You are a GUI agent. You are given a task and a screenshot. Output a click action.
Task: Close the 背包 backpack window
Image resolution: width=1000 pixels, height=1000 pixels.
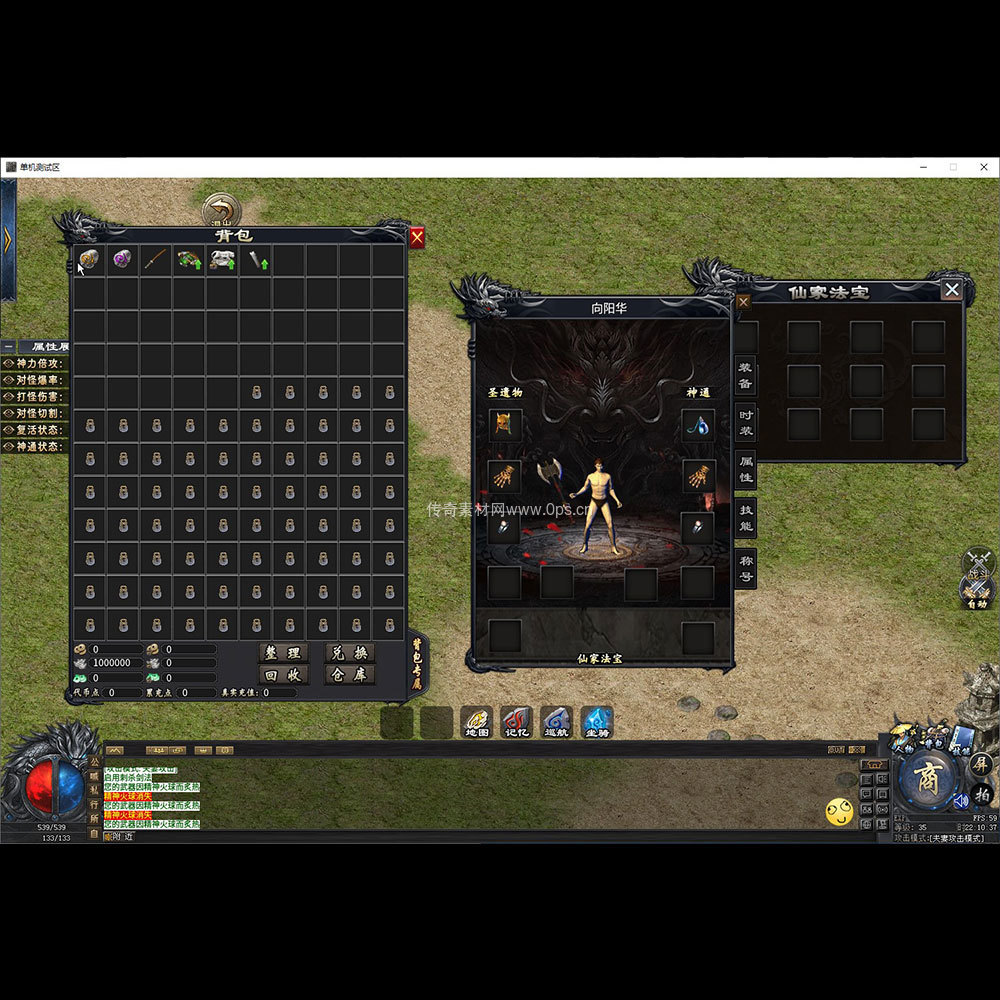417,237
